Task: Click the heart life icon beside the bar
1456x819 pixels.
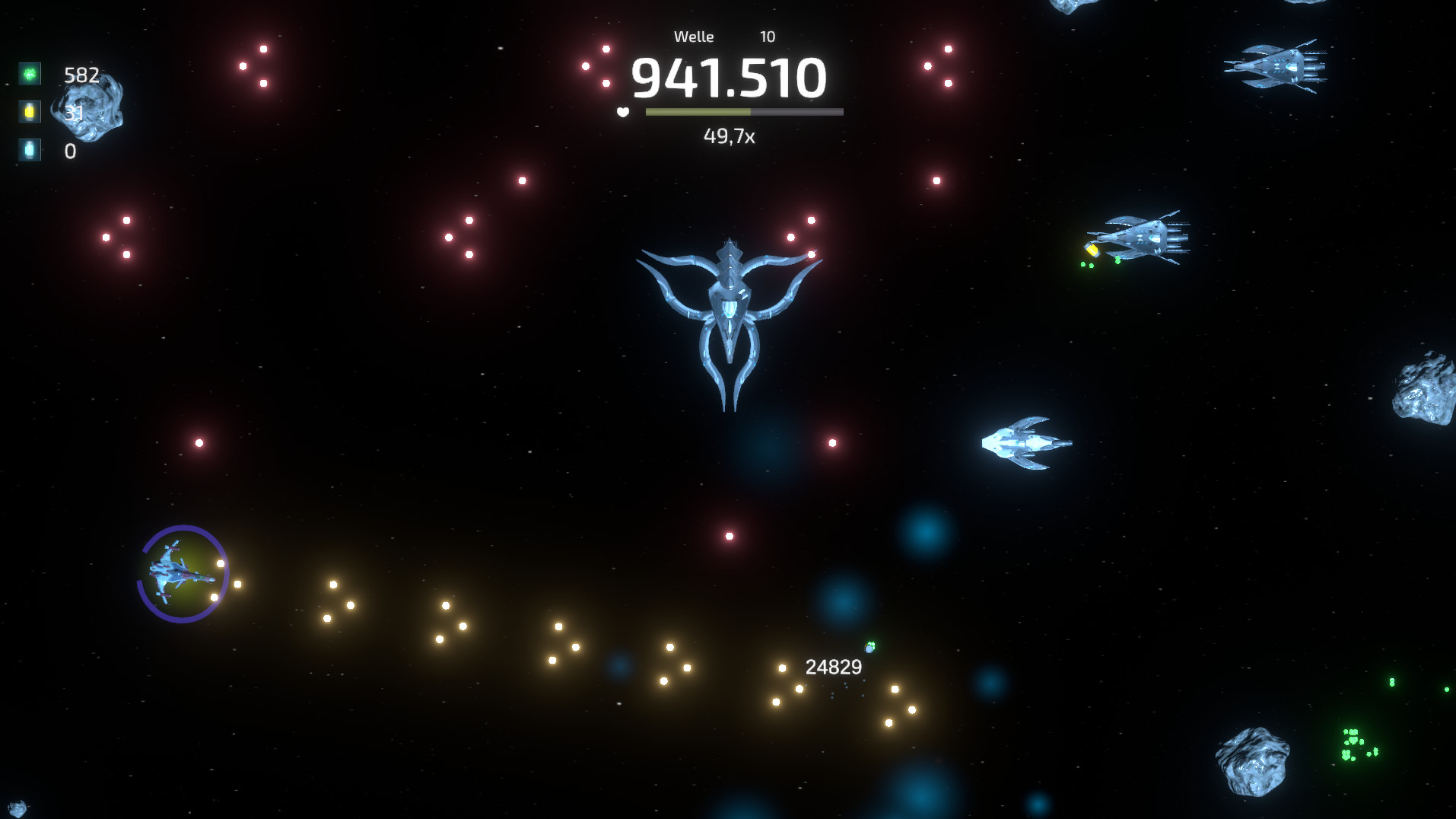Action: pos(622,111)
